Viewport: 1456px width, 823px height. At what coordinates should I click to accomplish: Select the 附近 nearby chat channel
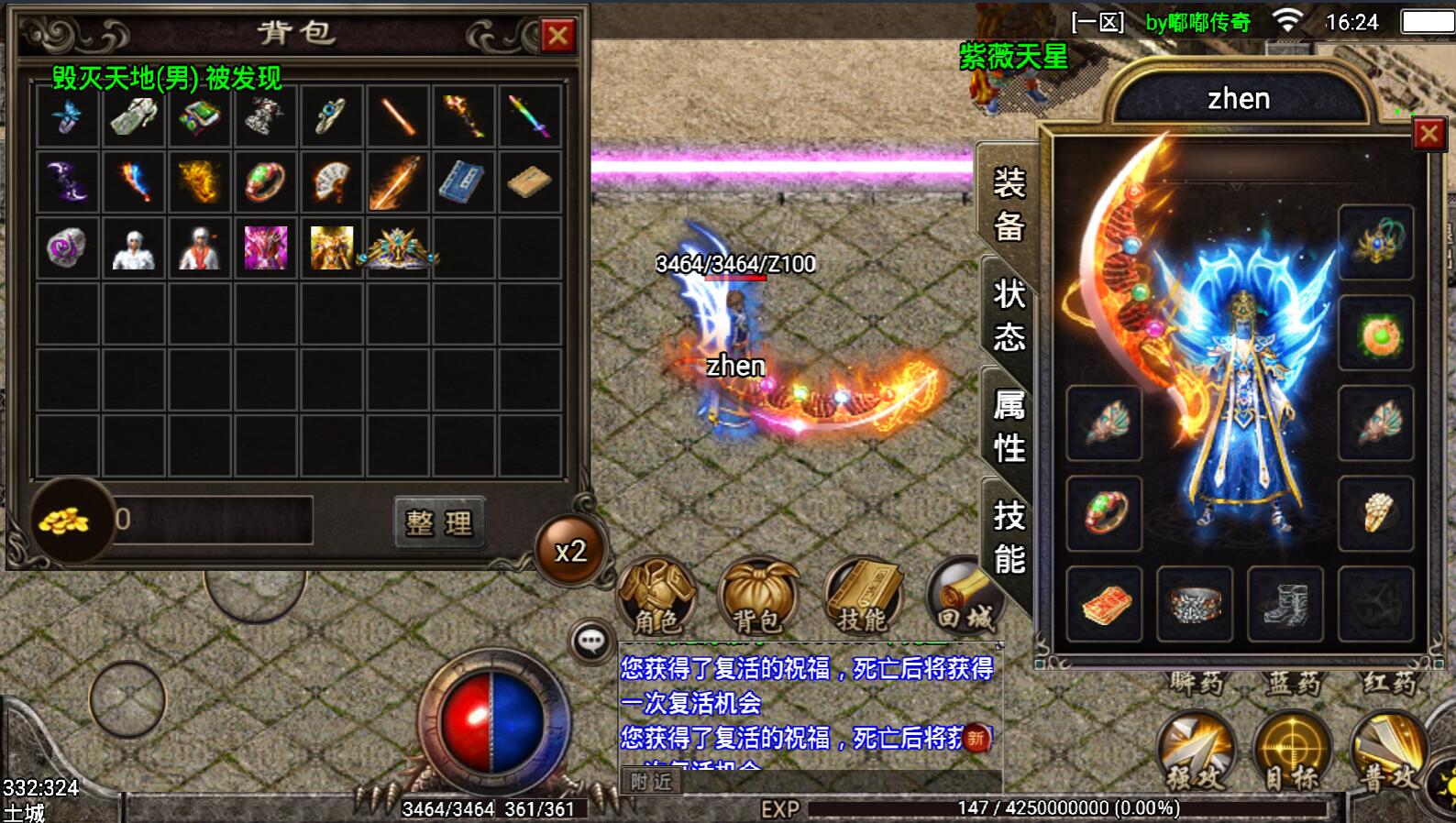point(651,782)
